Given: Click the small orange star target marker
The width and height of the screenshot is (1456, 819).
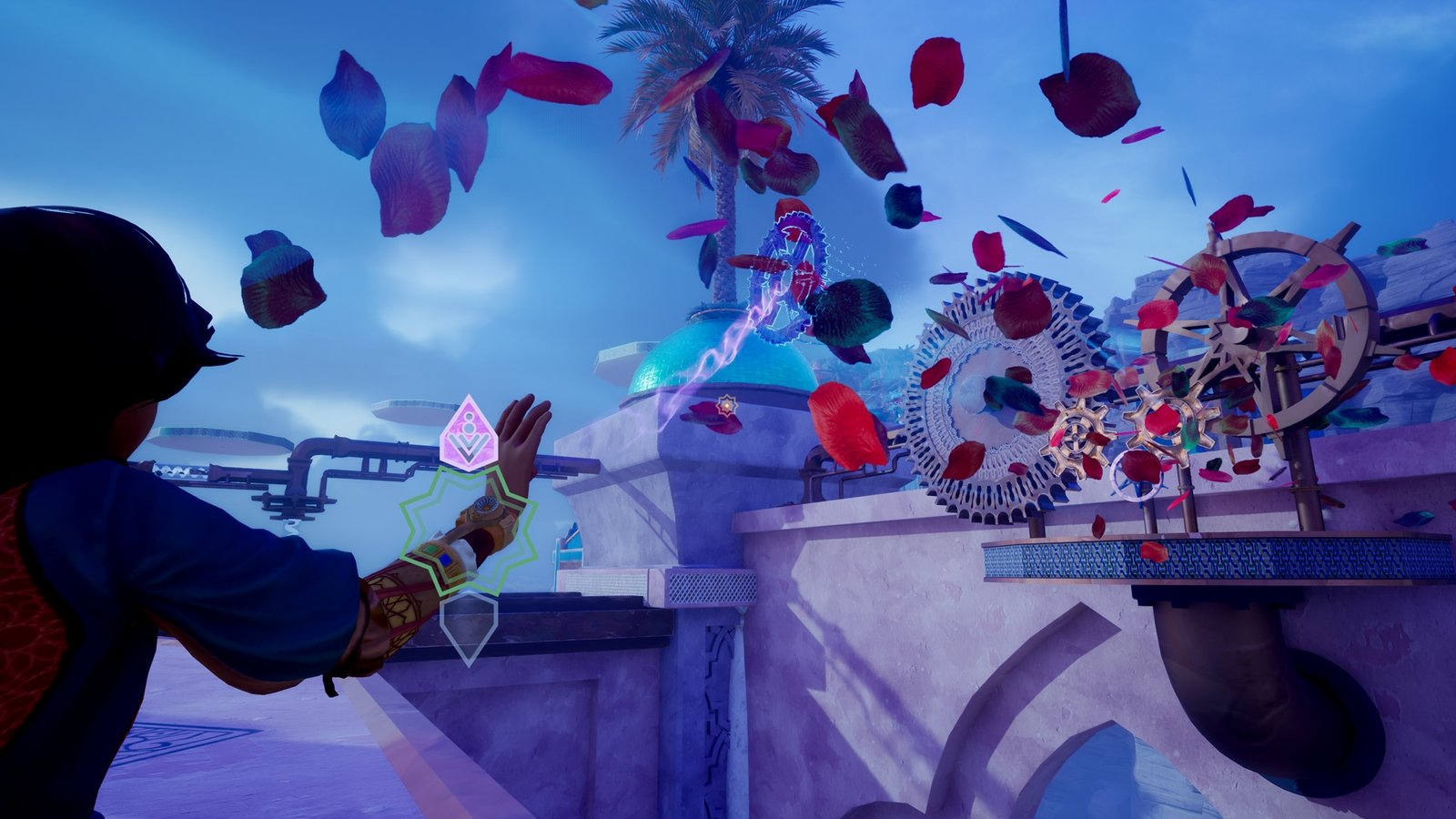Looking at the screenshot, I should point(725,403).
